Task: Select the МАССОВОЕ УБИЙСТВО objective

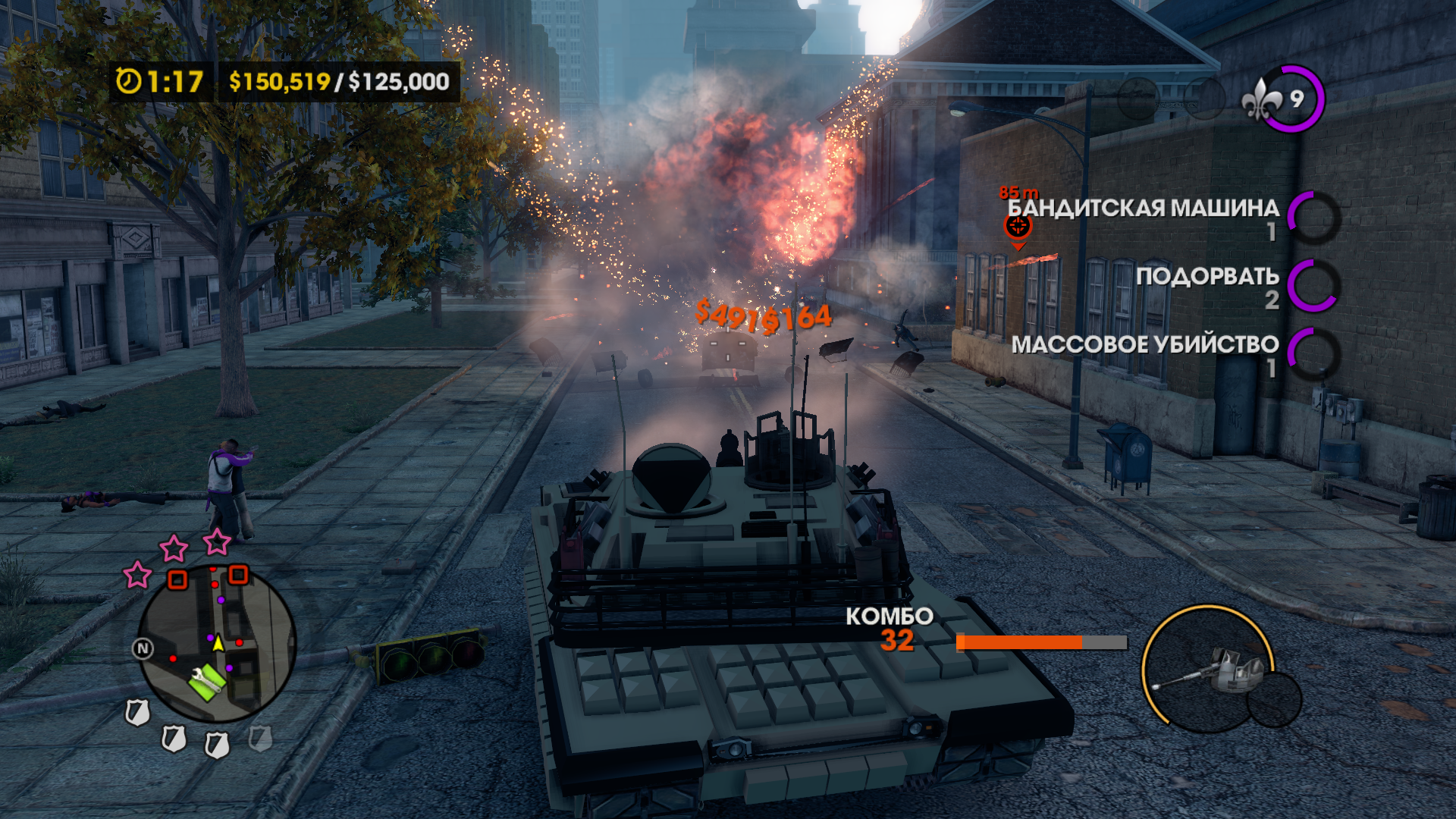Action: [x=1144, y=345]
